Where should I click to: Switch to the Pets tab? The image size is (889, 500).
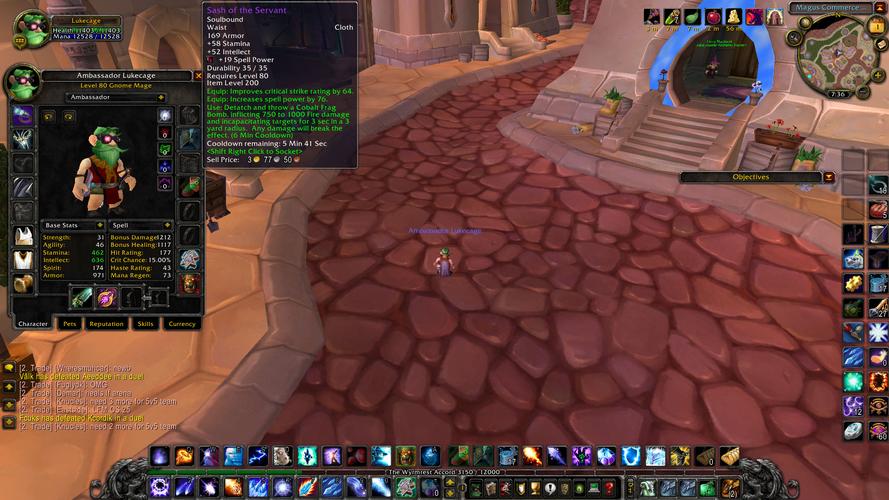tap(70, 324)
